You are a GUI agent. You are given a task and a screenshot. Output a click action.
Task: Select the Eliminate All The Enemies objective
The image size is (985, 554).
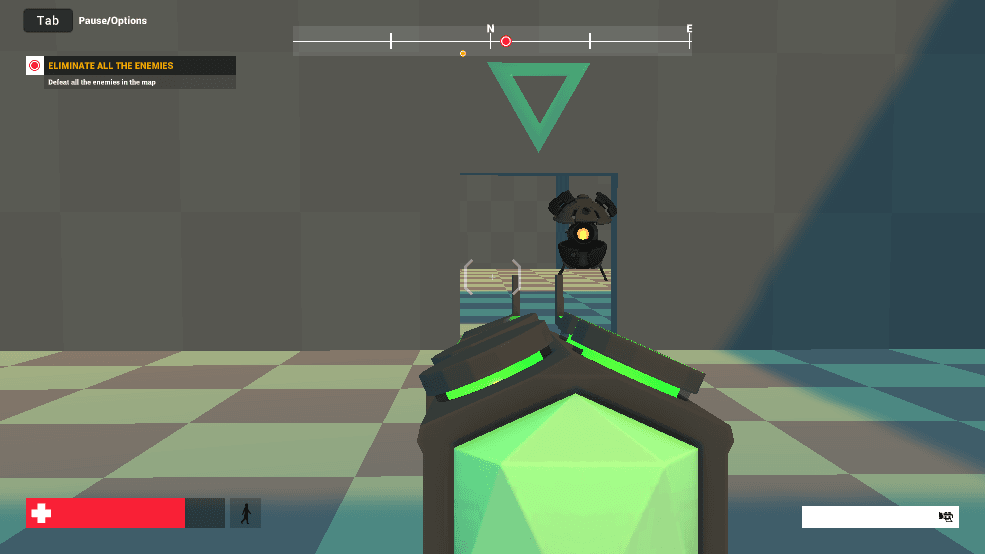click(111, 66)
